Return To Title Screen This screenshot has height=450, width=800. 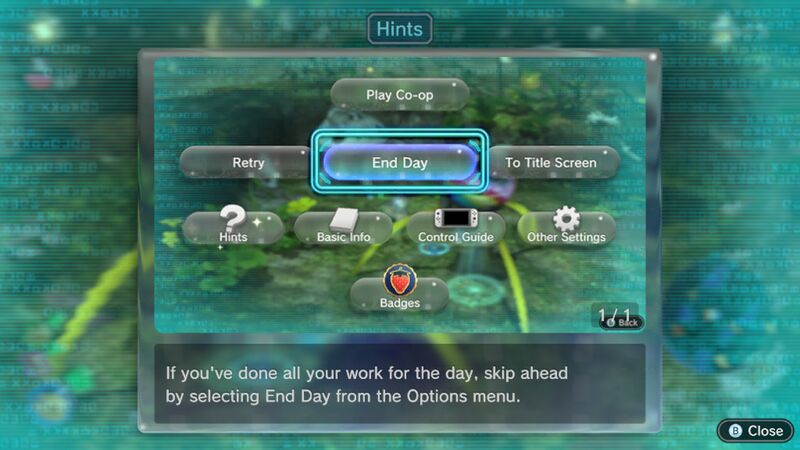pyautogui.click(x=550, y=162)
